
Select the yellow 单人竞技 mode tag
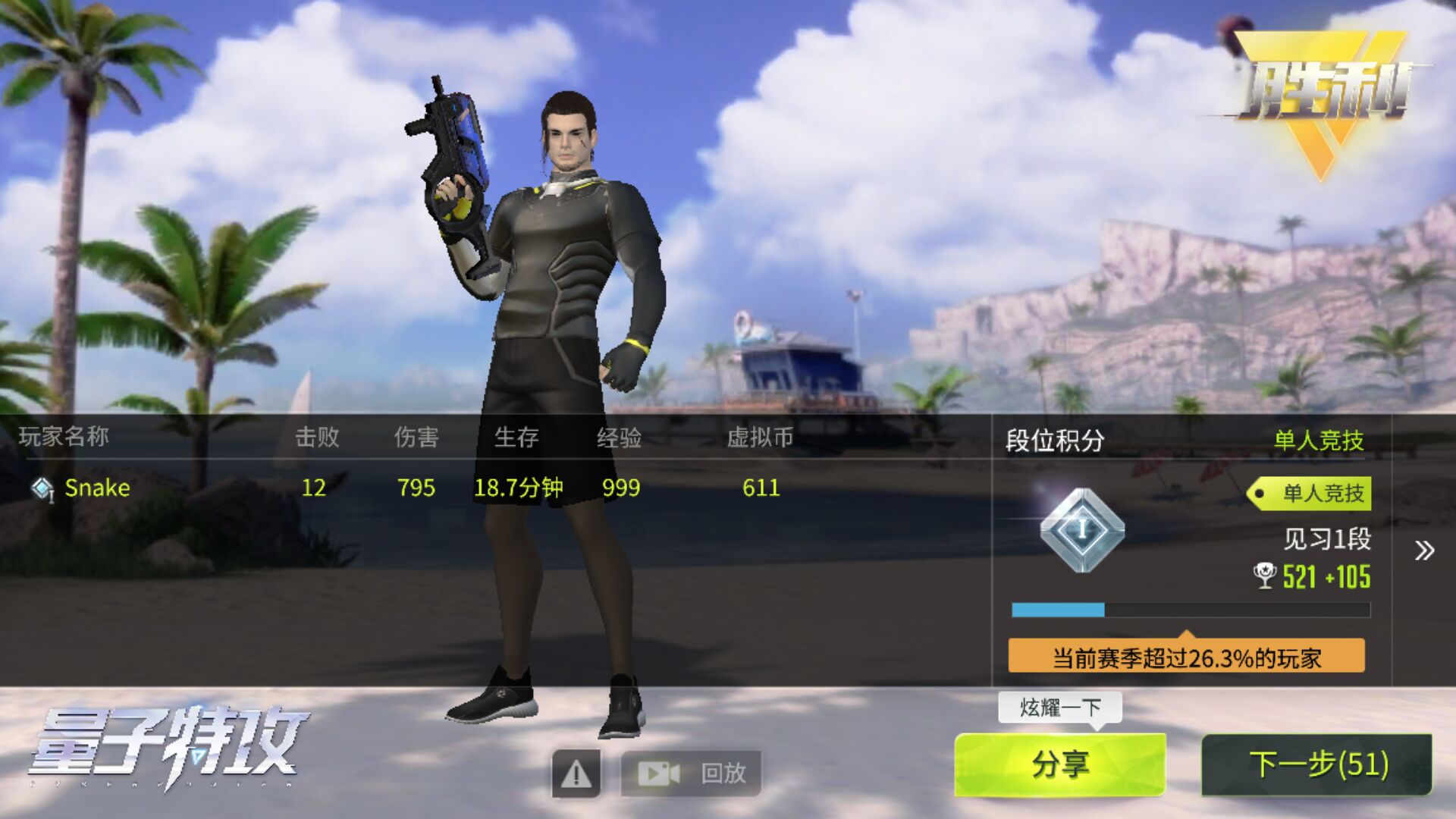pos(1310,494)
